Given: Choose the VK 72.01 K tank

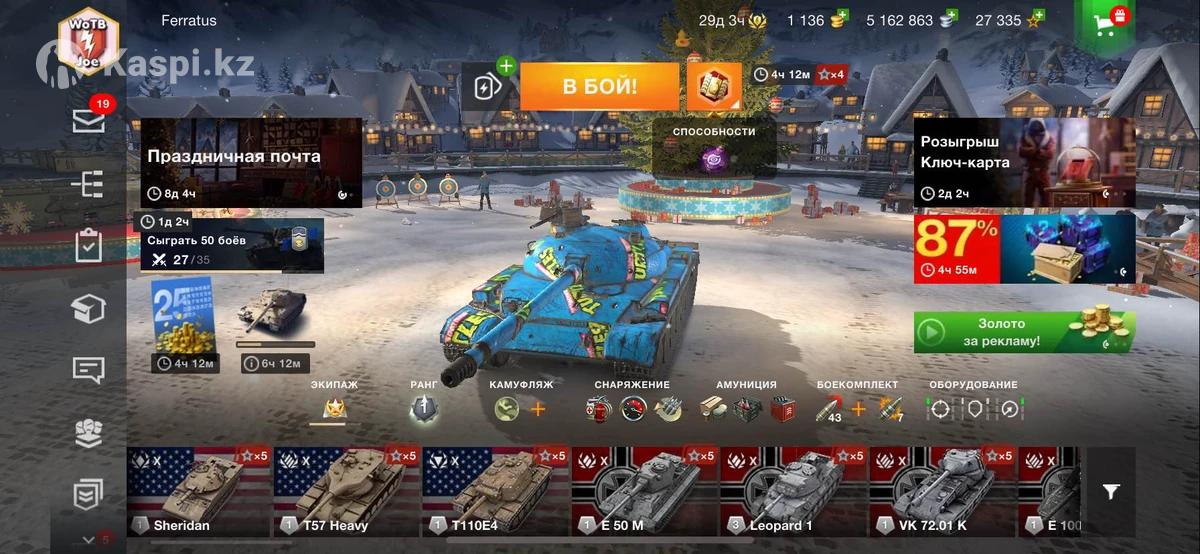Looking at the screenshot, I should (x=942, y=492).
